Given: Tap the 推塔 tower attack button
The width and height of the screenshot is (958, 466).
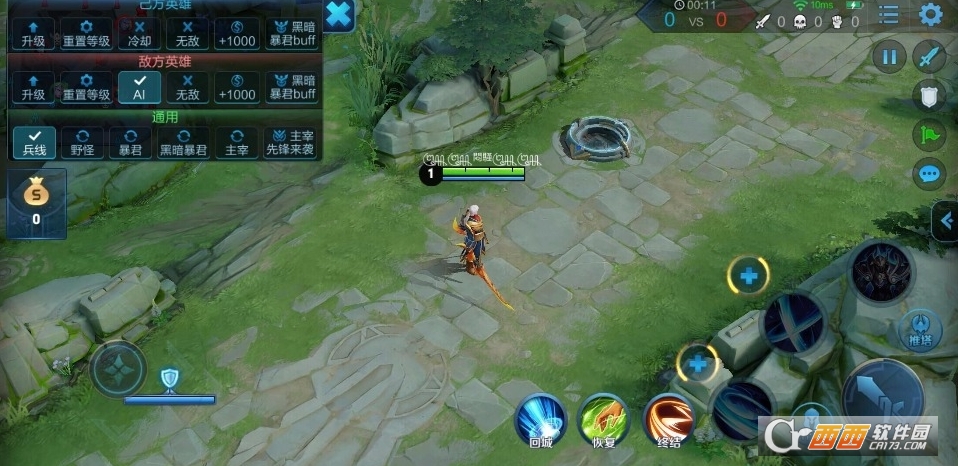Looking at the screenshot, I should (x=920, y=328).
